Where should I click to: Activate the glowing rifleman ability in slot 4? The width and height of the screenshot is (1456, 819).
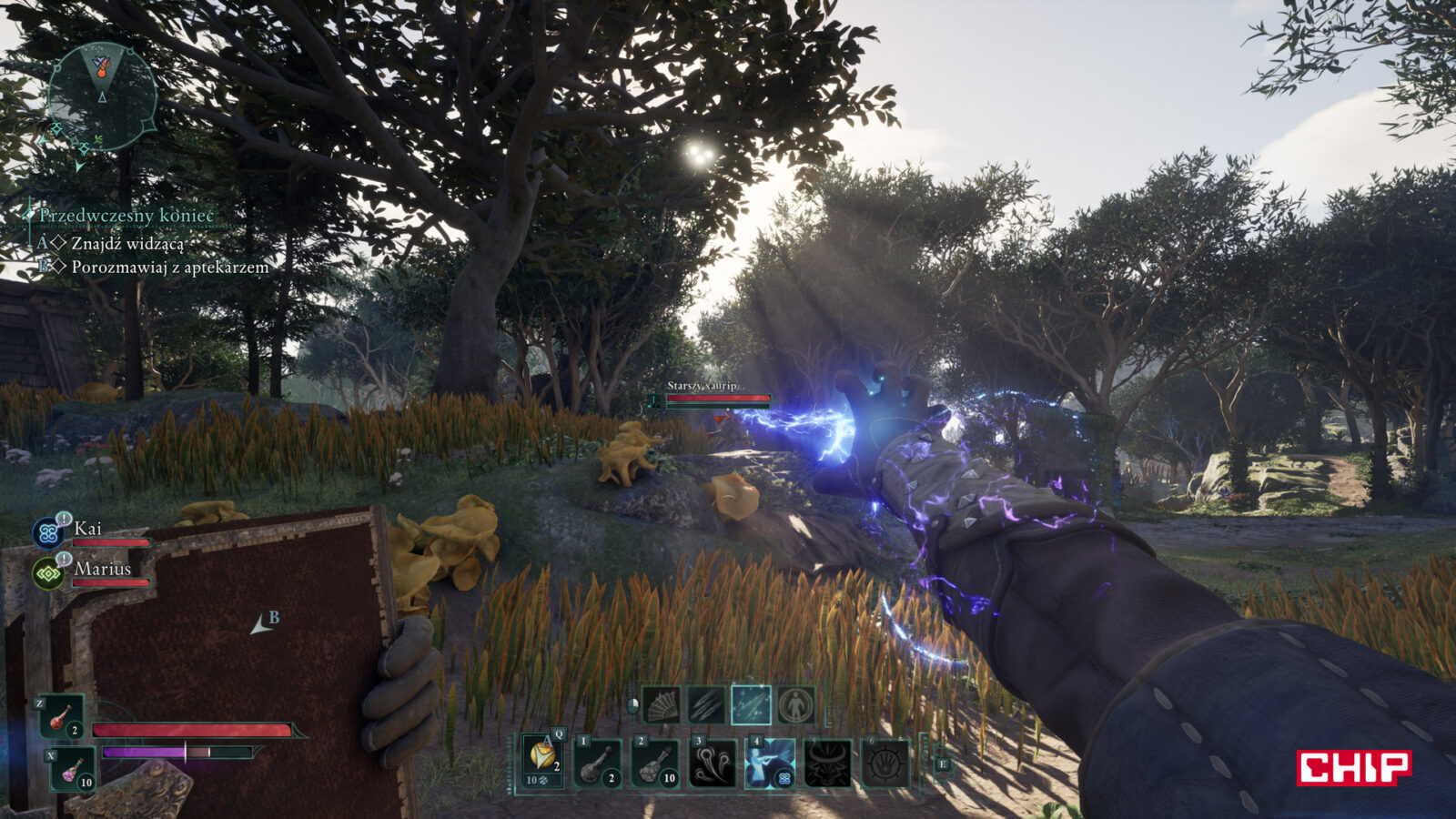coord(770,763)
